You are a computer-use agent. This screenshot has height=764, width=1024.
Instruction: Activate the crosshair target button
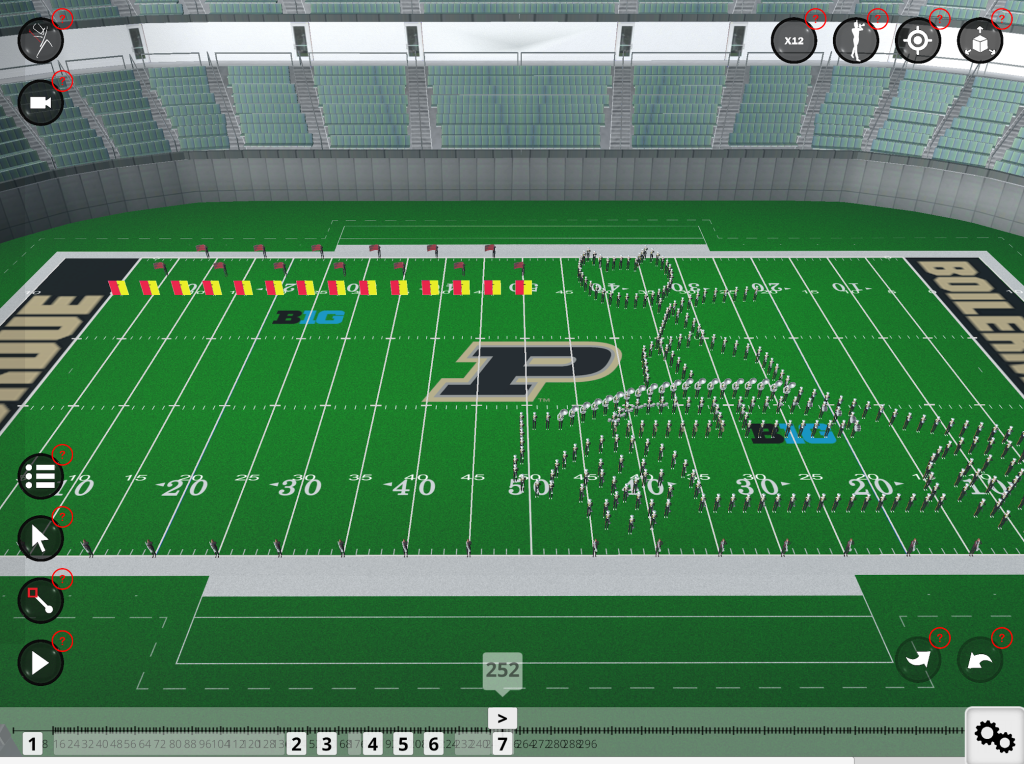pos(917,41)
